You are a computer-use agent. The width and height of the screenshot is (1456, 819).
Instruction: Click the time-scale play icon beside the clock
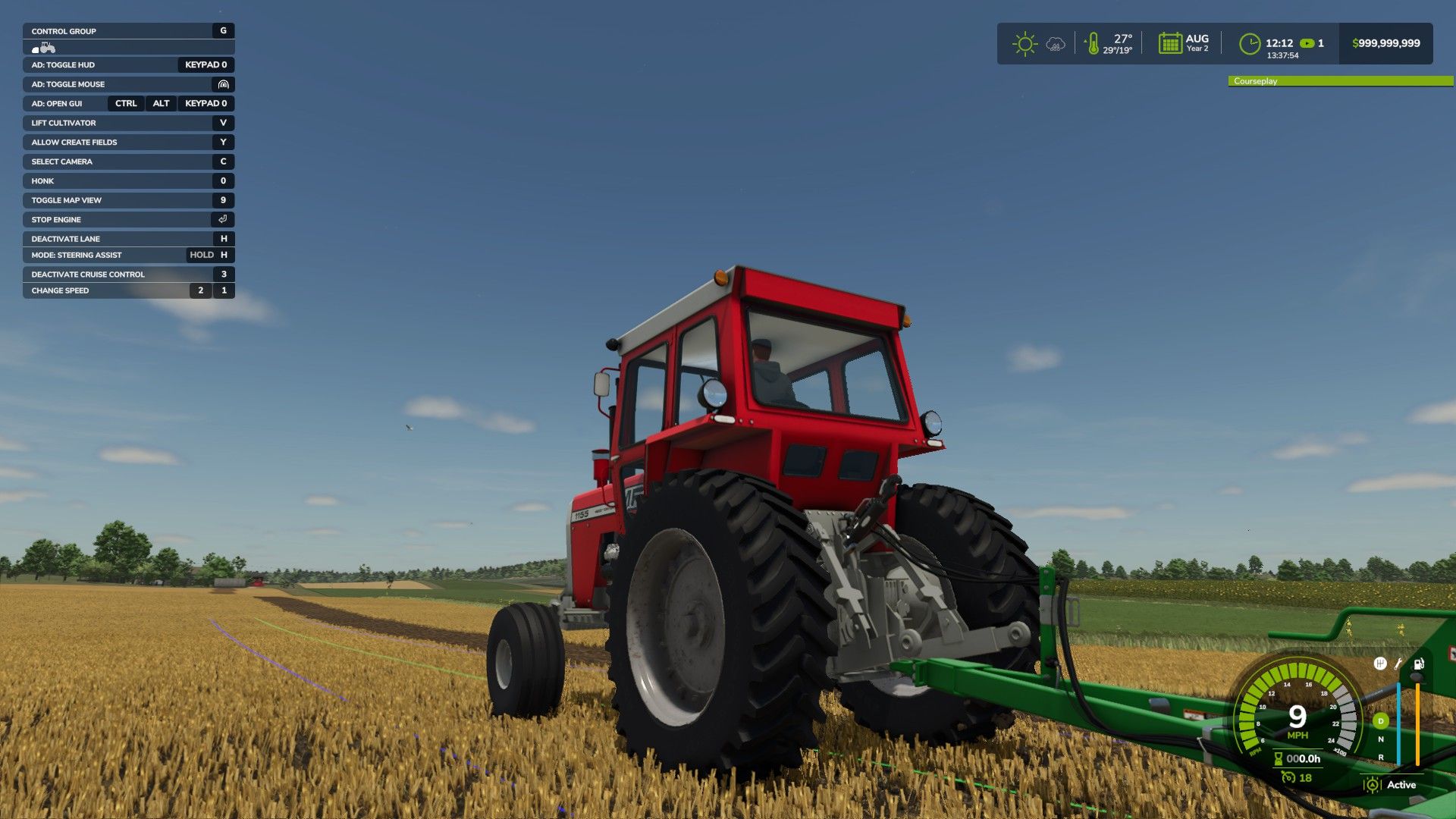tap(1306, 43)
